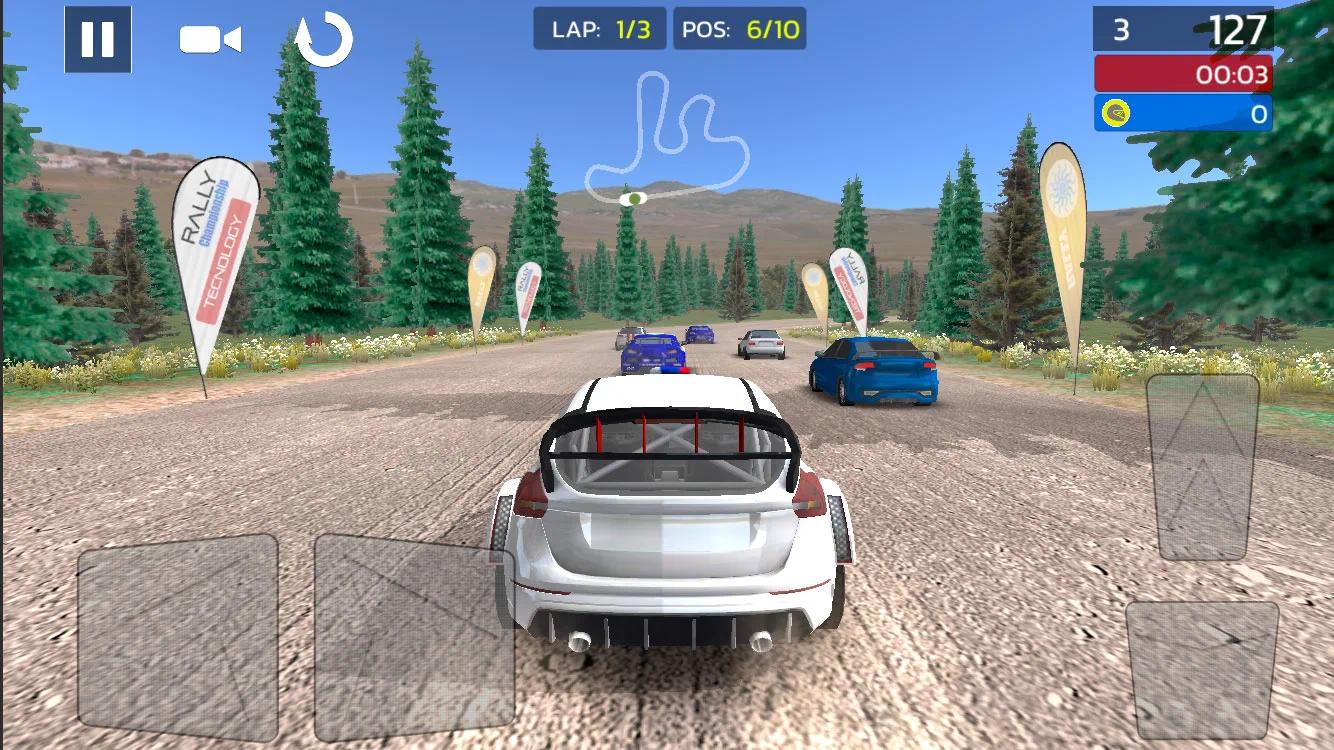Image resolution: width=1334 pixels, height=750 pixels.
Task: Select the LAP 1/3 indicator
Action: click(x=600, y=29)
